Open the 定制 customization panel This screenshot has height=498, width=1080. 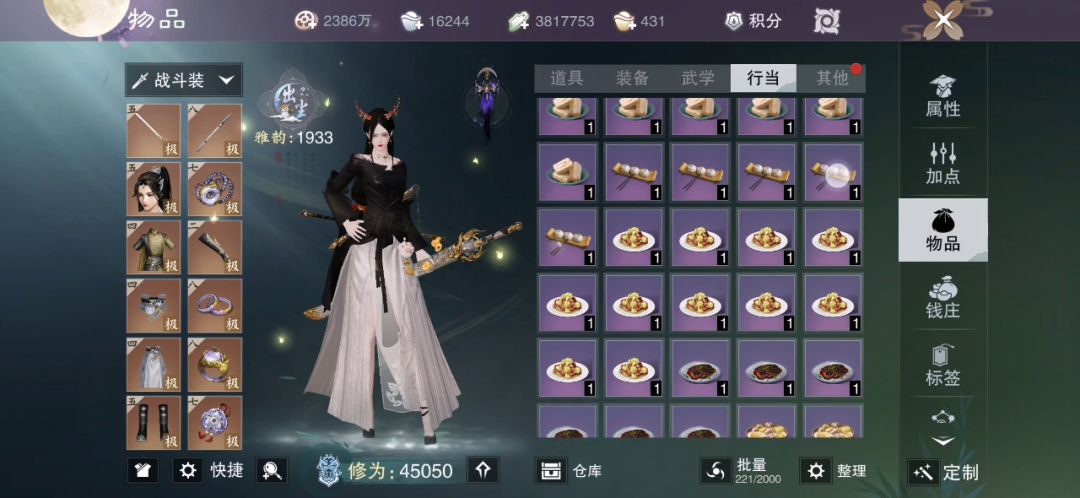point(943,472)
